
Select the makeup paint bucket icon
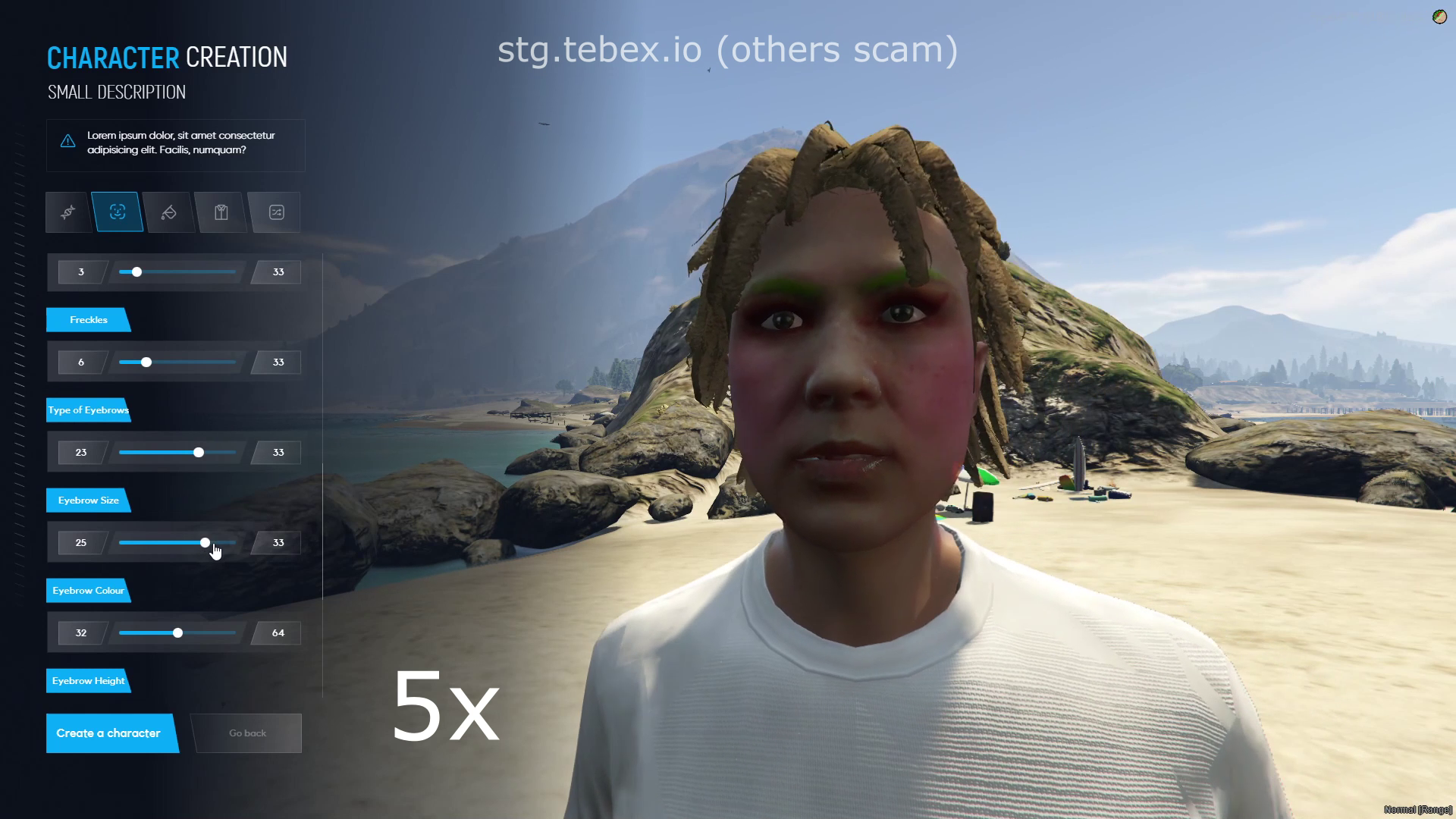168,212
